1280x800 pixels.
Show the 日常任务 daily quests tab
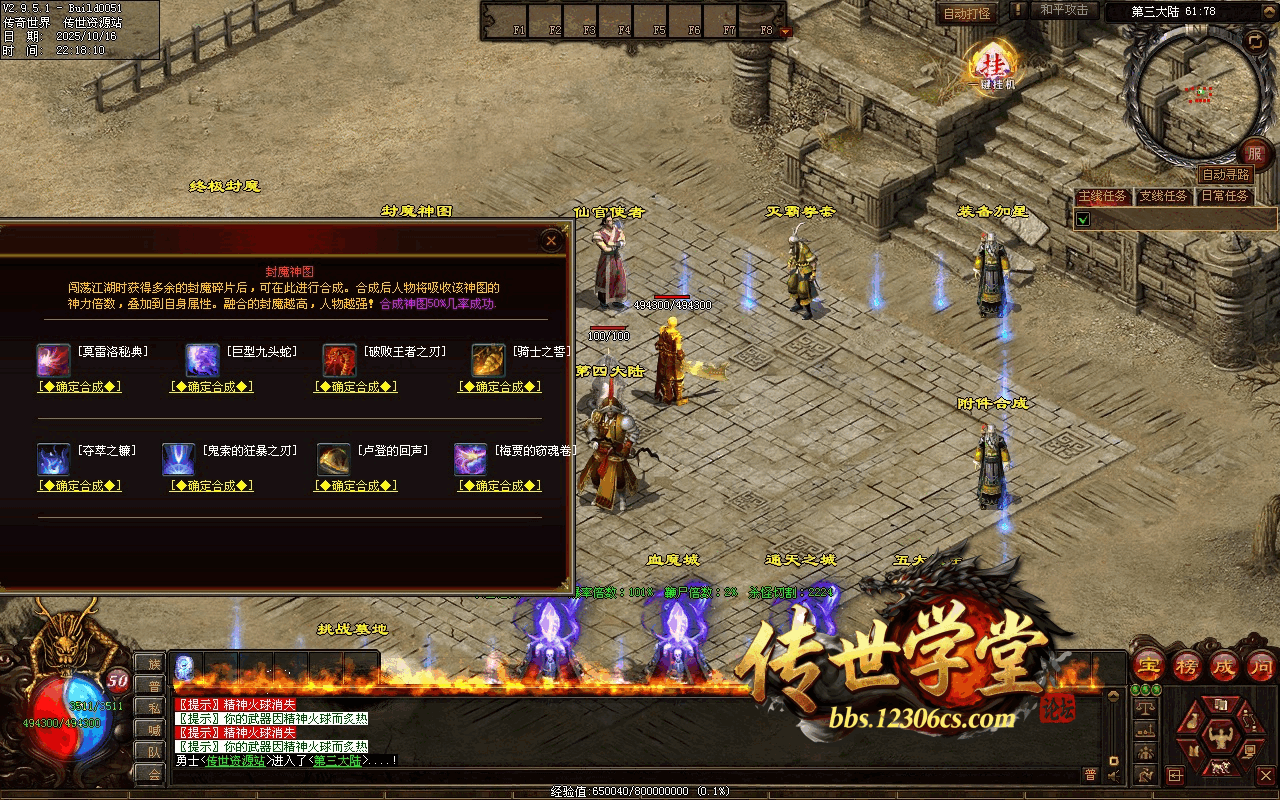point(1225,196)
